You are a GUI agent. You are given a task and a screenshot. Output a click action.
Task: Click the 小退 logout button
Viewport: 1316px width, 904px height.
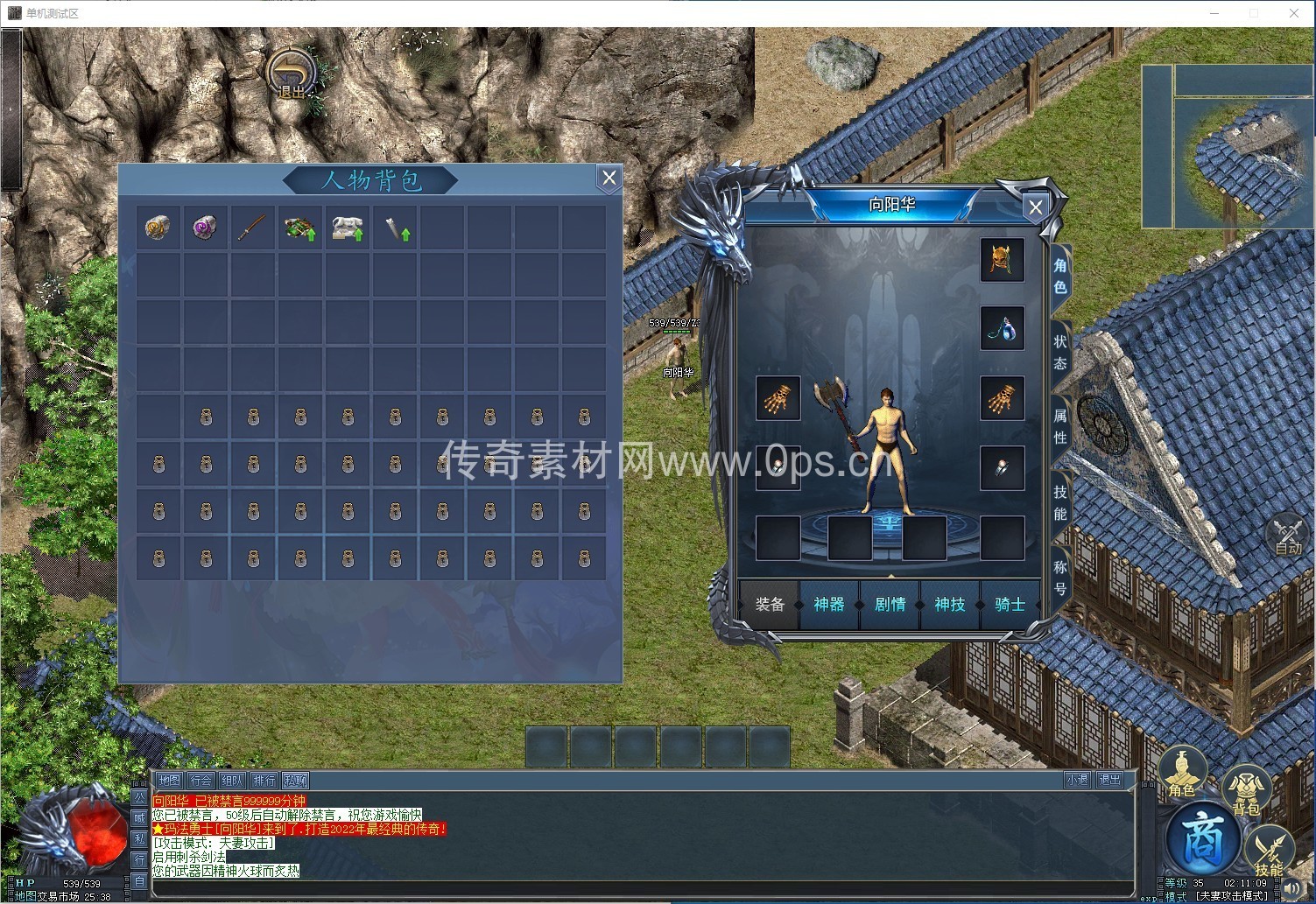click(1077, 780)
